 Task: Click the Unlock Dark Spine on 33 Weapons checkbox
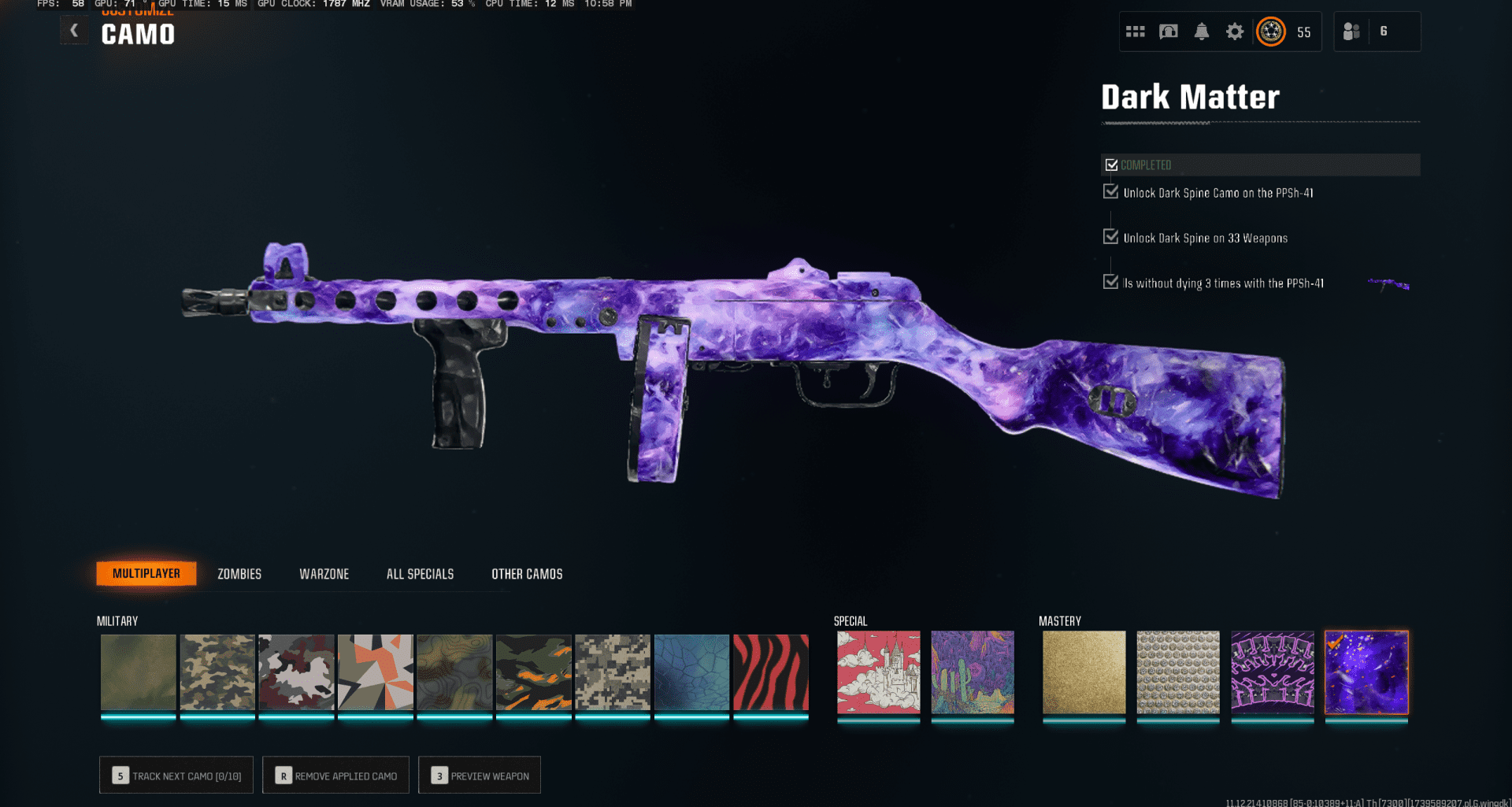1112,237
